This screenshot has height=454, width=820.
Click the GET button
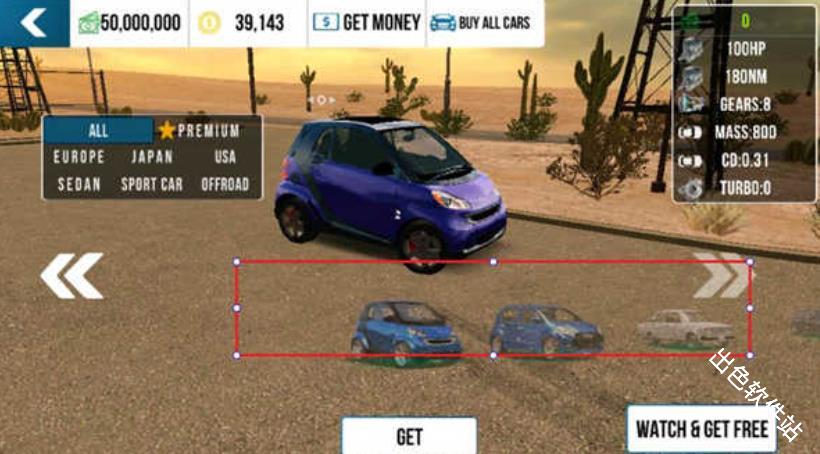pos(409,436)
